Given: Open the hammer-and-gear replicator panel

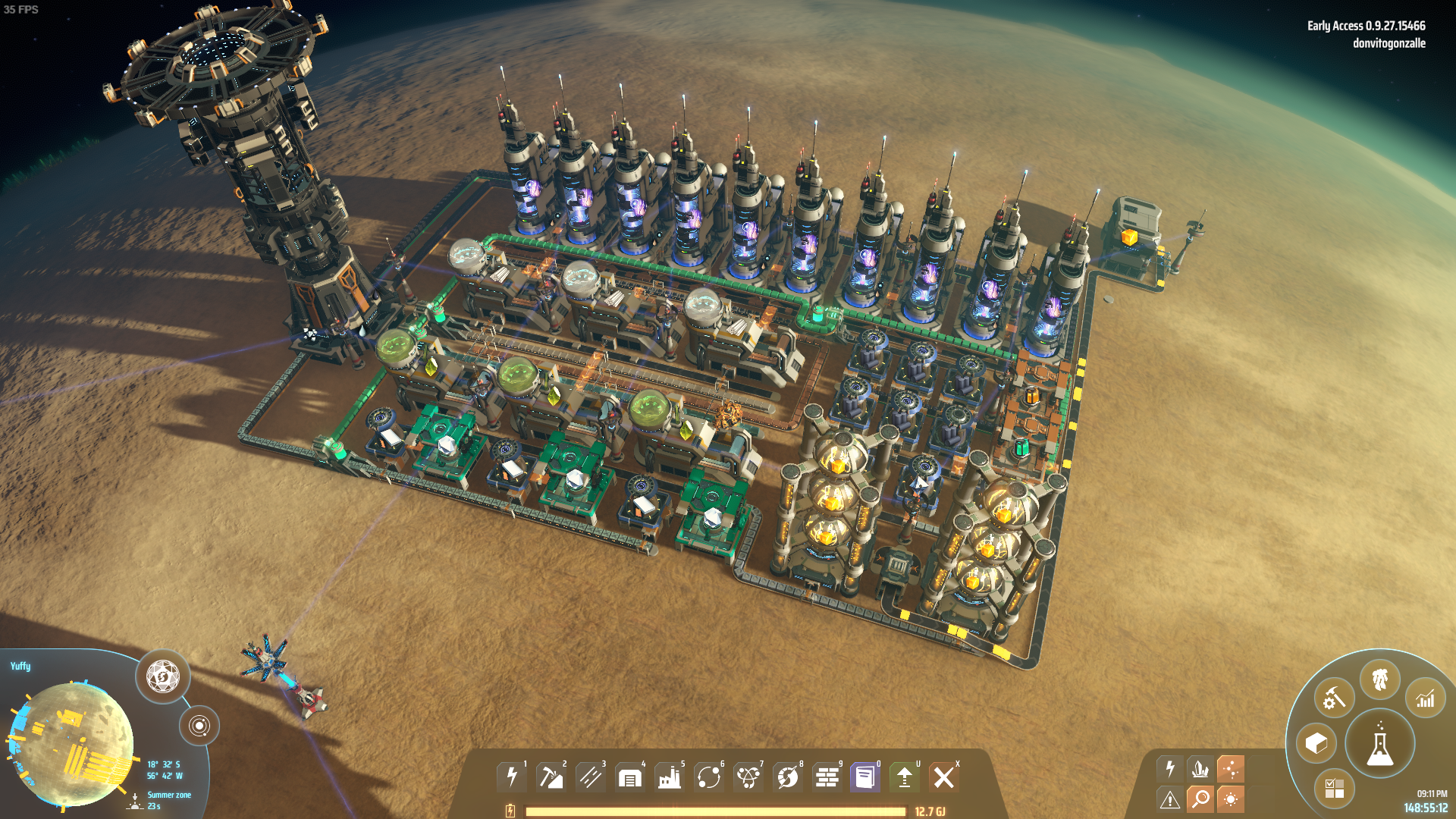Looking at the screenshot, I should [1334, 698].
